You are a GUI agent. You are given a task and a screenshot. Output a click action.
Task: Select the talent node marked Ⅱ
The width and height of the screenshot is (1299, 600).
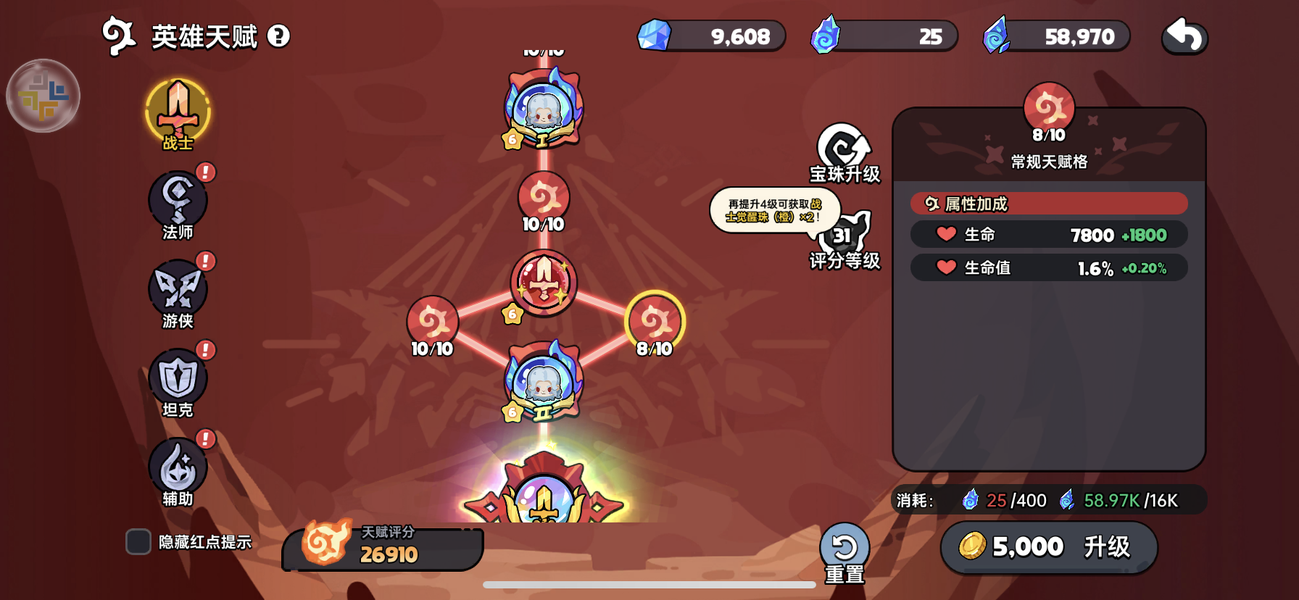point(543,382)
